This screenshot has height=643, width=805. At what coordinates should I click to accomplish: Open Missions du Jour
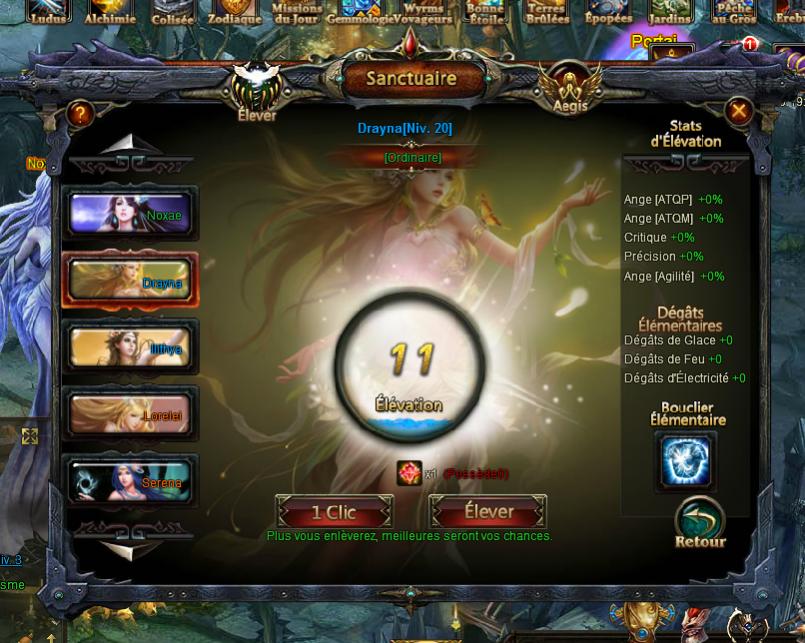pos(297,12)
